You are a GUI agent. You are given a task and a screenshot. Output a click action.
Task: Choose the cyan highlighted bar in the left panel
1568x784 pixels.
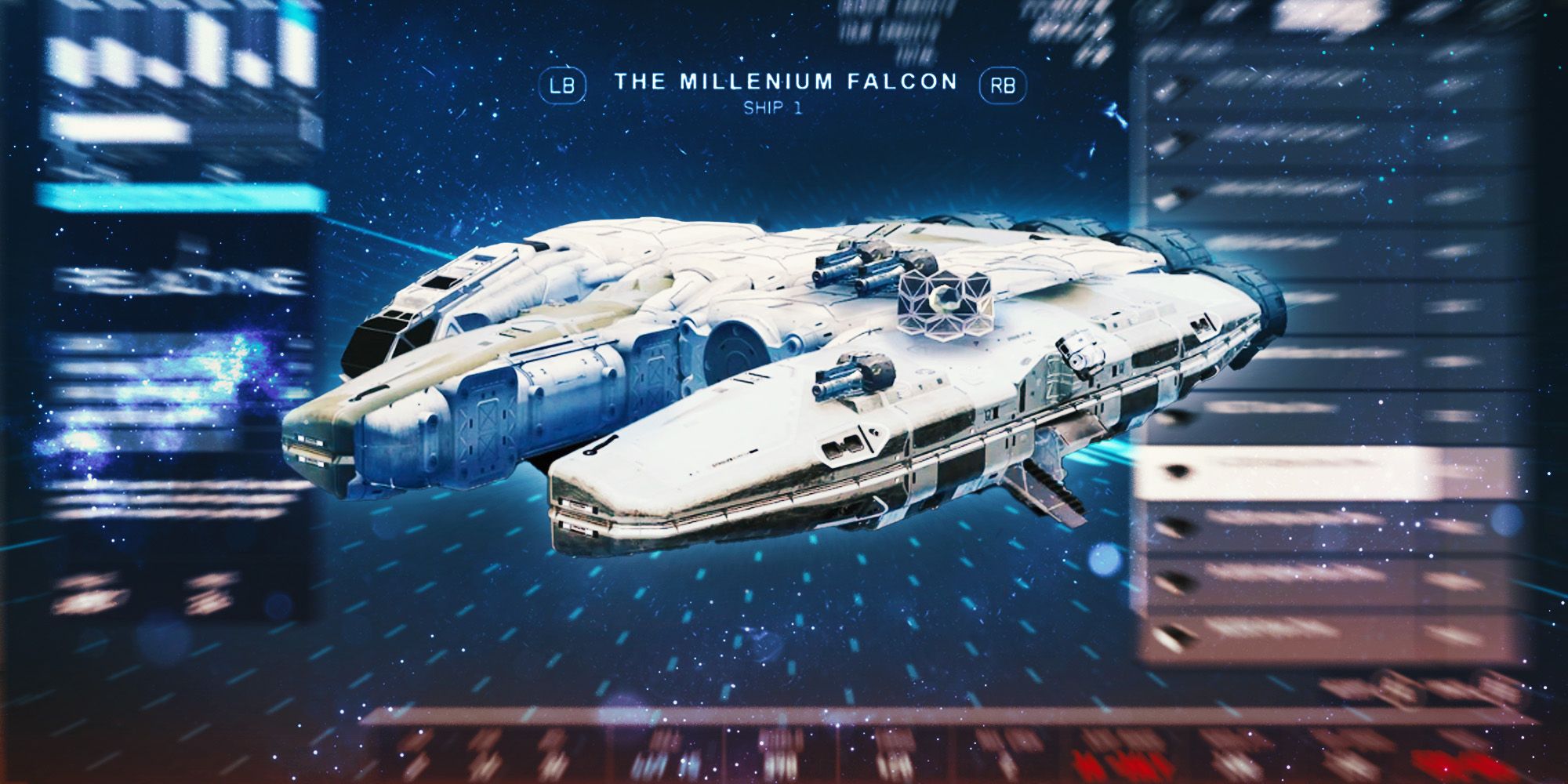pos(182,197)
